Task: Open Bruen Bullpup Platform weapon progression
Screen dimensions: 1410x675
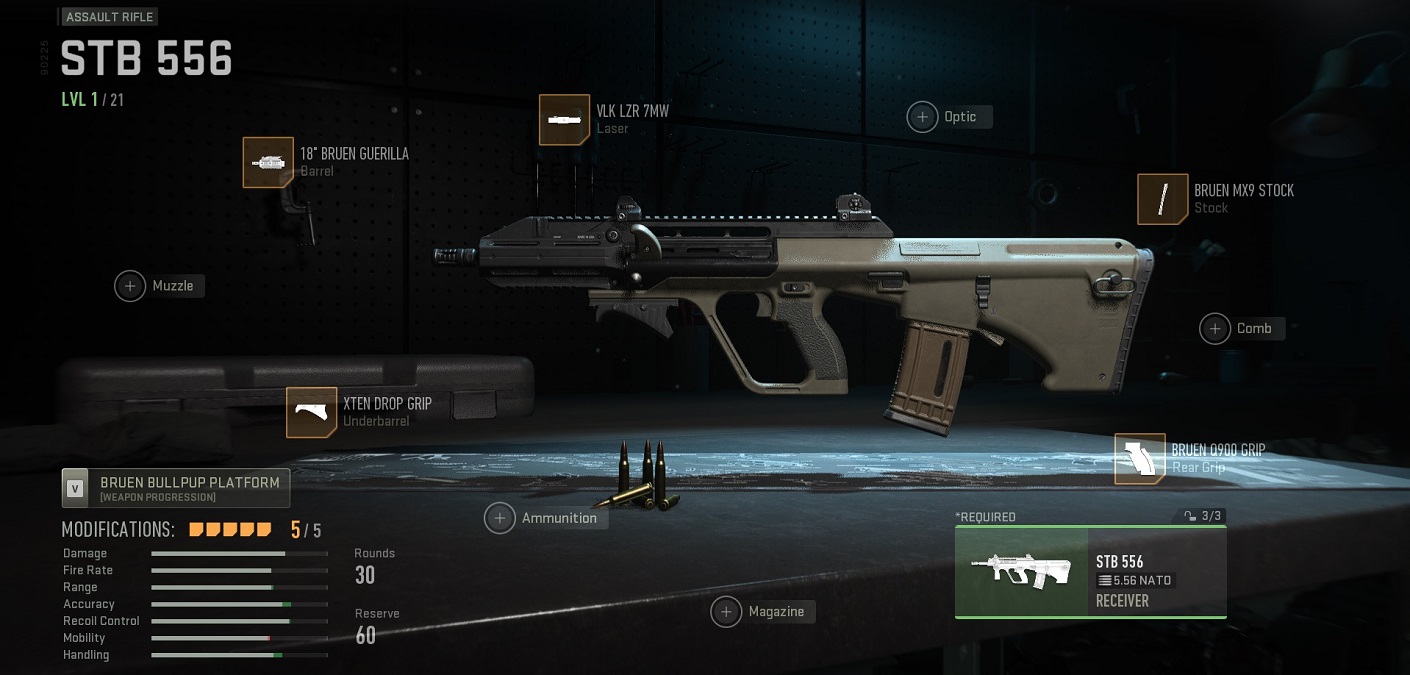Action: (176, 488)
